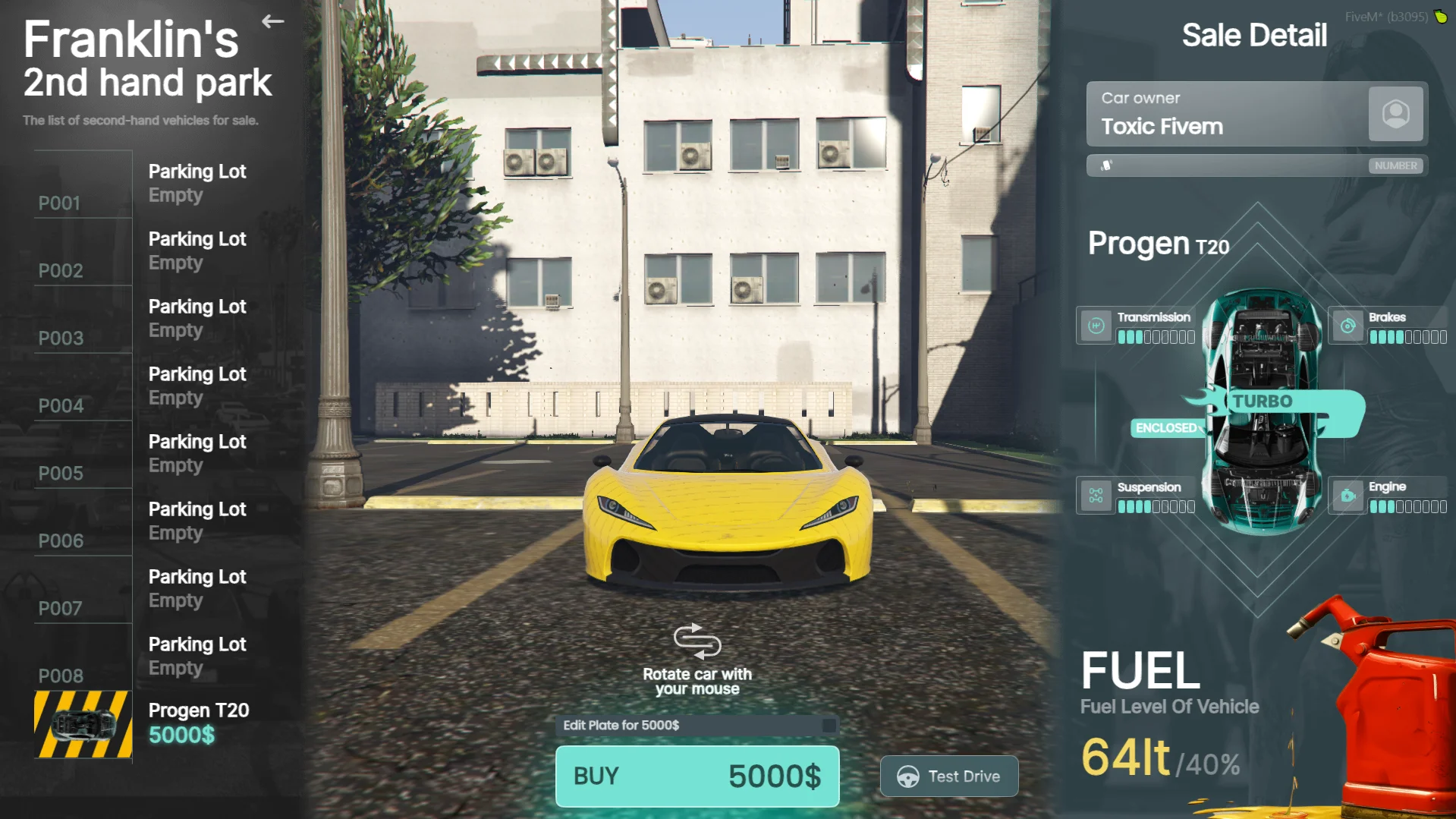This screenshot has height=819, width=1456.
Task: Click the rotate car arrows icon
Action: 697,641
